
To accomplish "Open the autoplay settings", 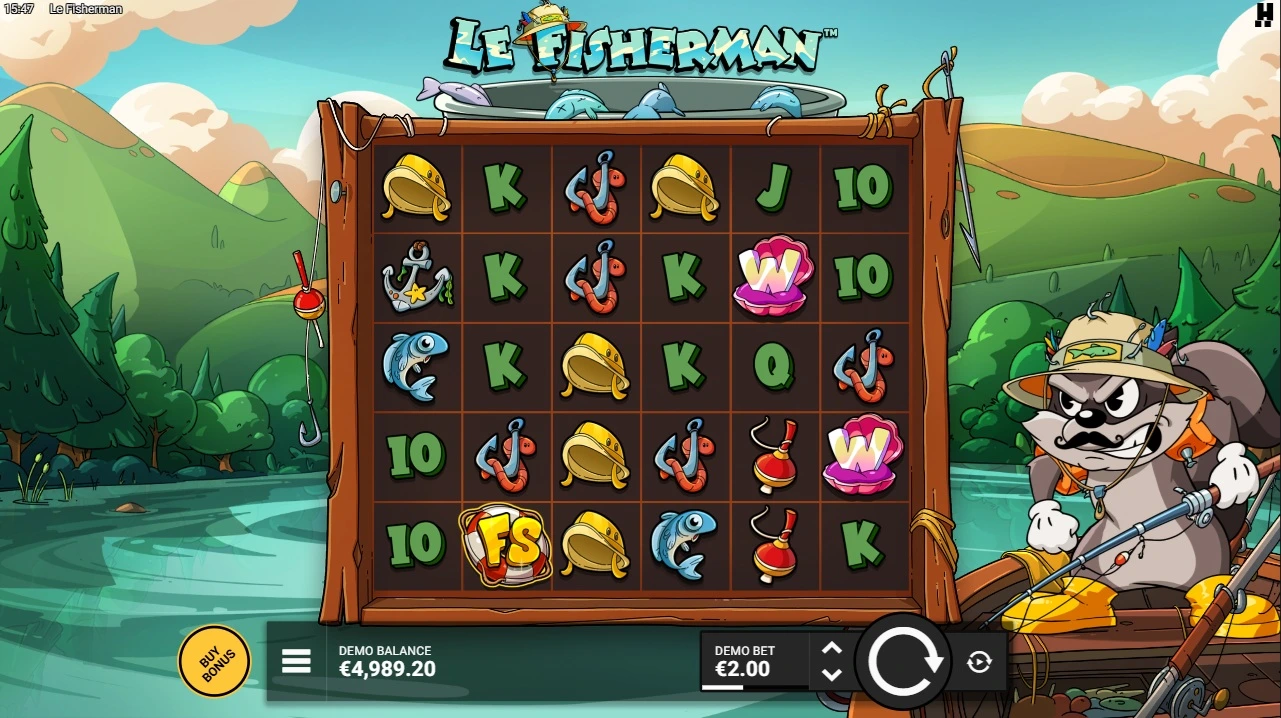I will coord(979,661).
